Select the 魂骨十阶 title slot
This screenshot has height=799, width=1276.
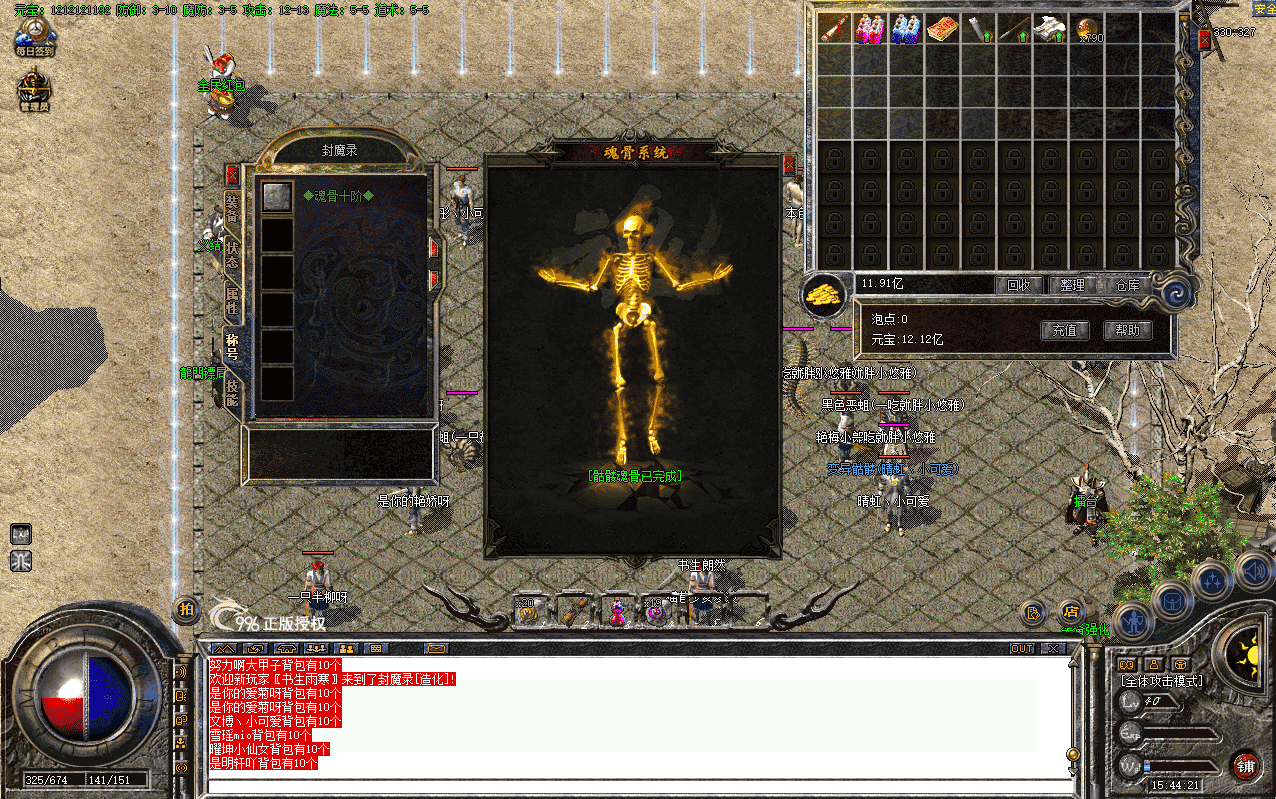point(277,196)
